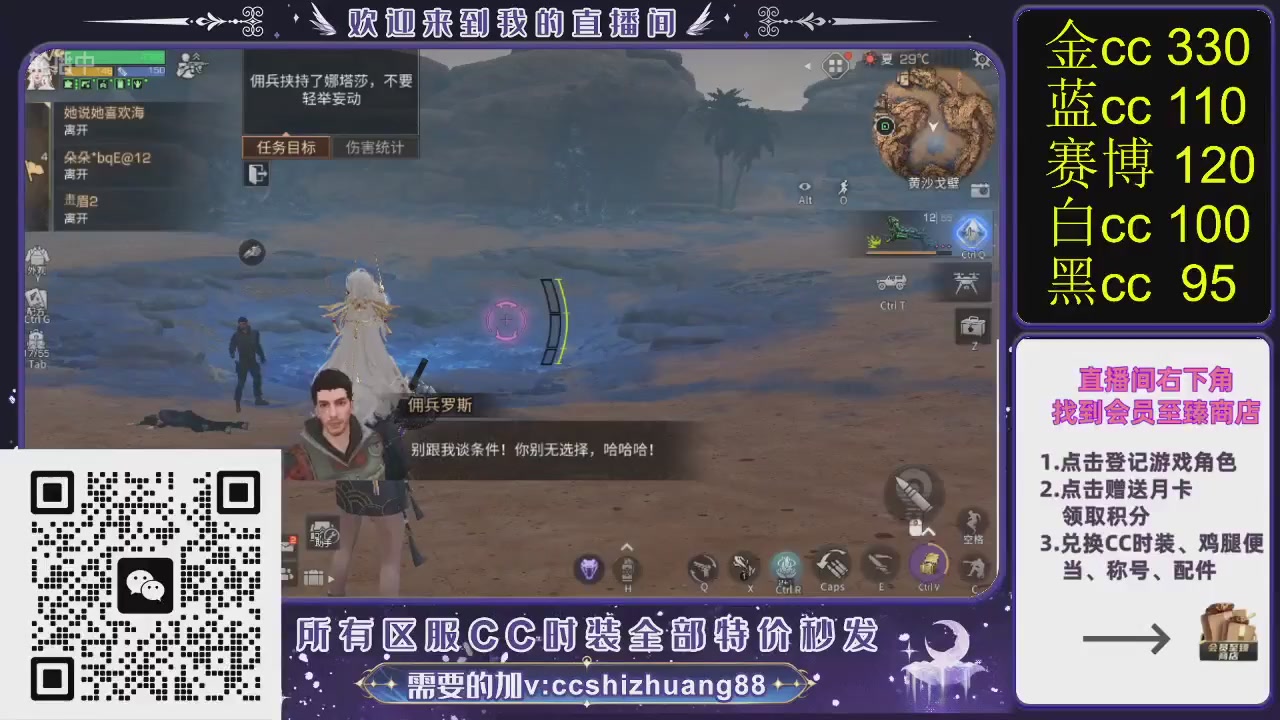Open the recipe menu via the 配方 Ctrl G icon

(35, 300)
